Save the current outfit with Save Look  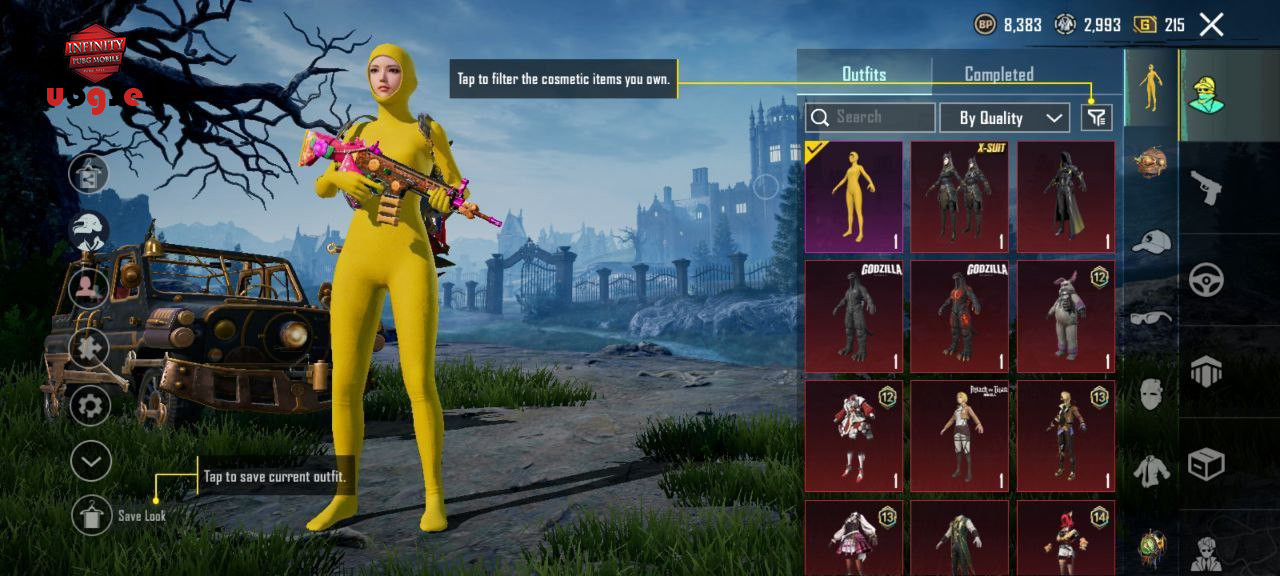click(x=92, y=515)
